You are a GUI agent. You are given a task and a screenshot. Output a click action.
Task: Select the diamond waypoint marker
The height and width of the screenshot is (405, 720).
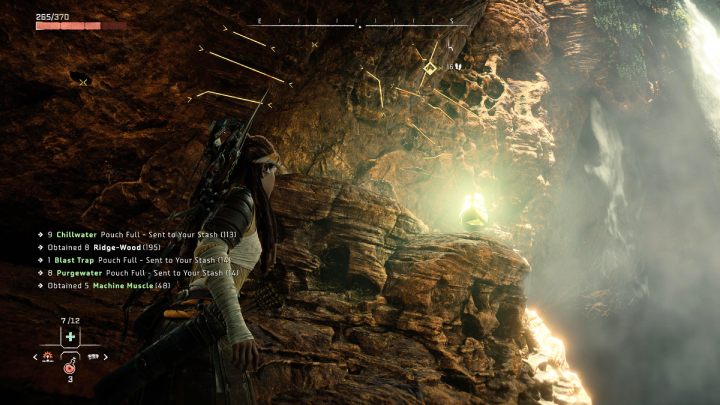coord(429,68)
